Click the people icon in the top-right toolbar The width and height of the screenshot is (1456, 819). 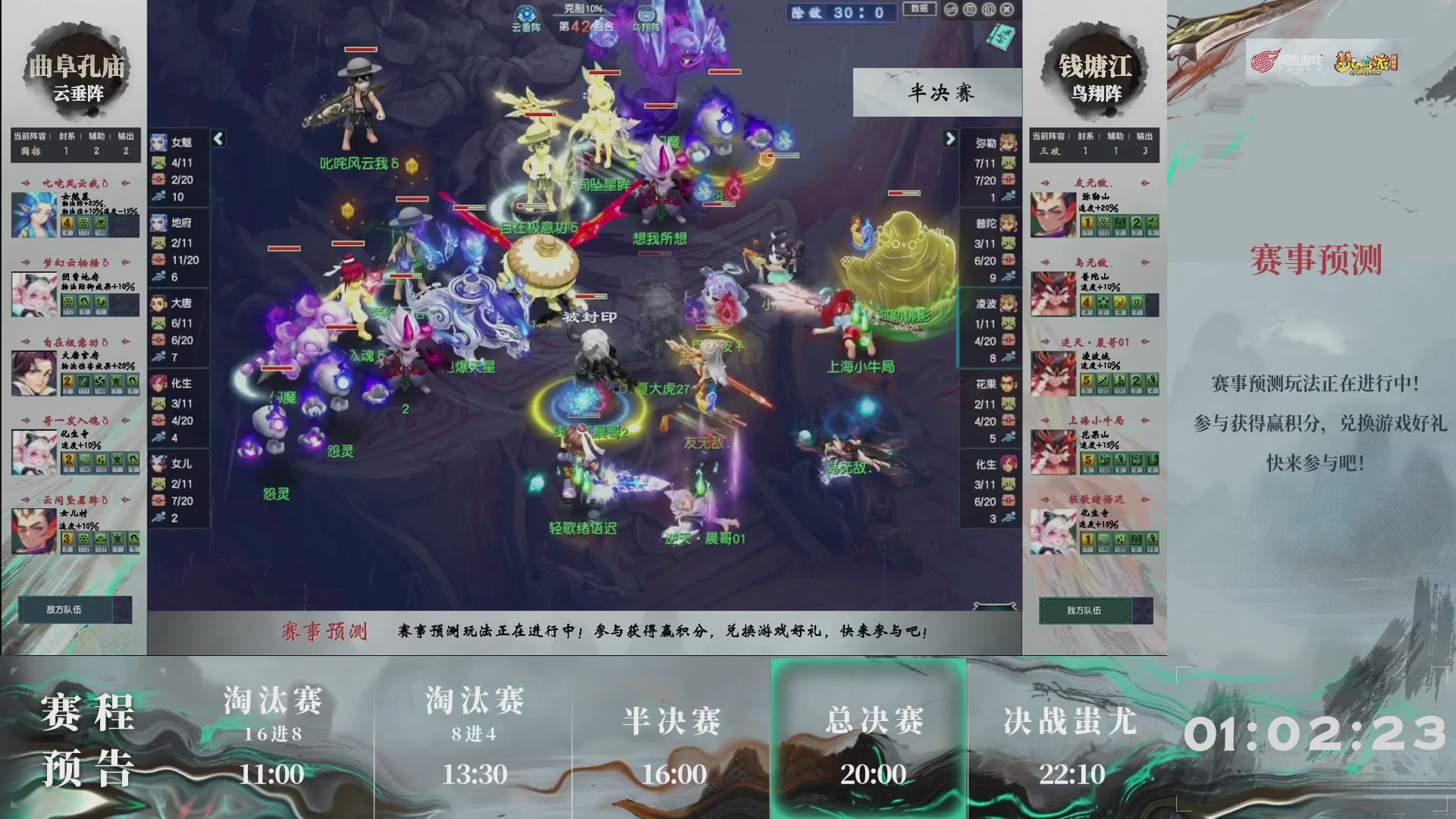coord(989,11)
